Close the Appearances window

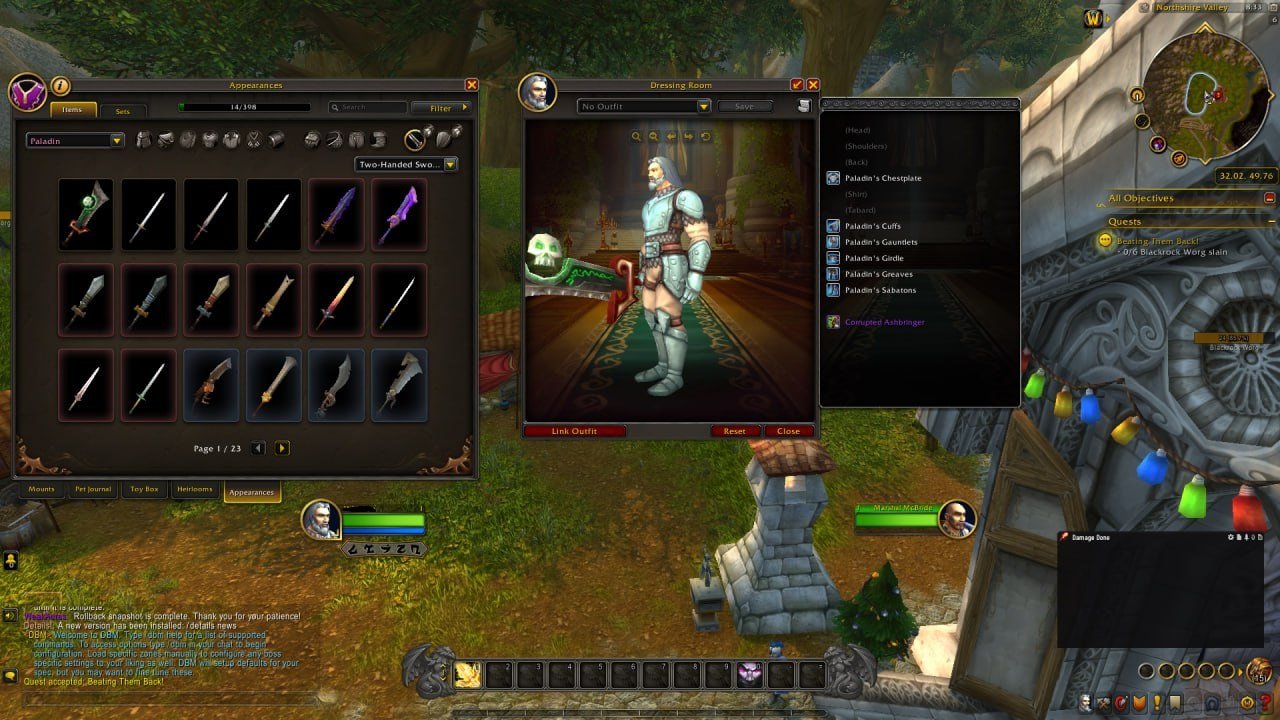click(472, 86)
